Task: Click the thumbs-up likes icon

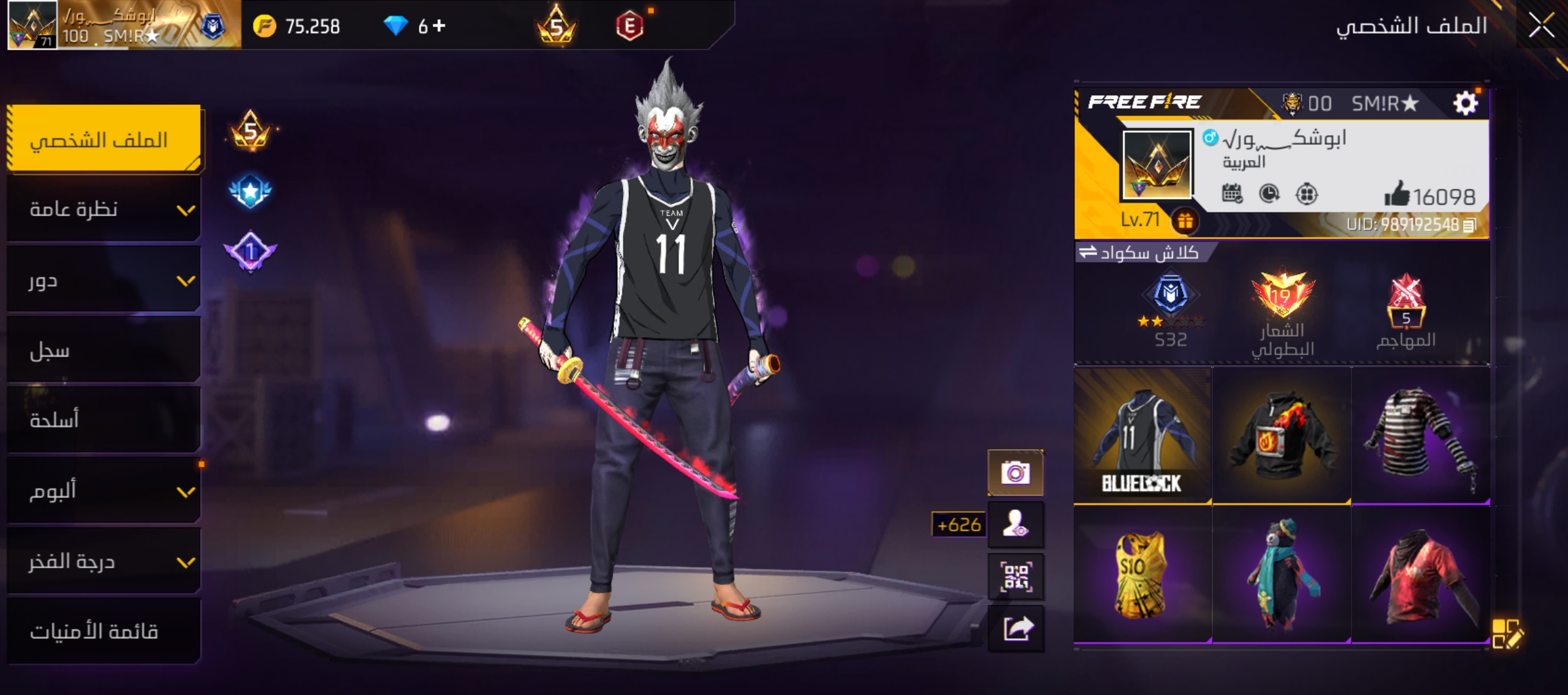Action: coord(1397,194)
